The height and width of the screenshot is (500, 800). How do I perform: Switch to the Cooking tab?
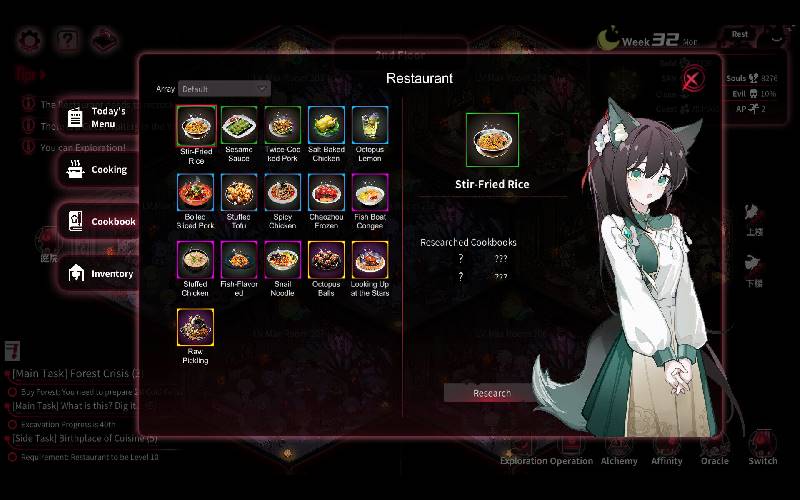(x=98, y=170)
